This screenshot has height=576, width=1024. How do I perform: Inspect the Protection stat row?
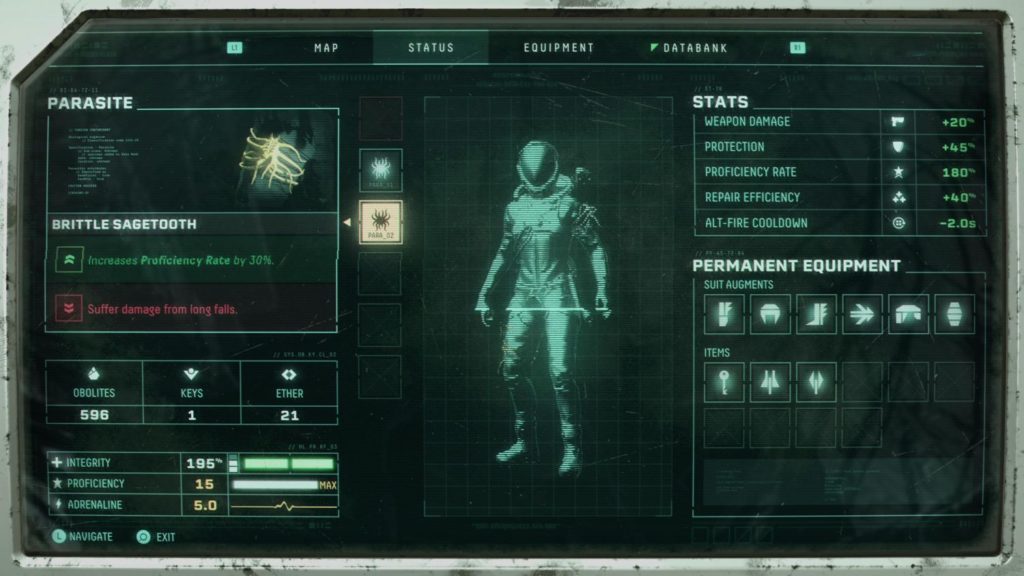point(838,146)
